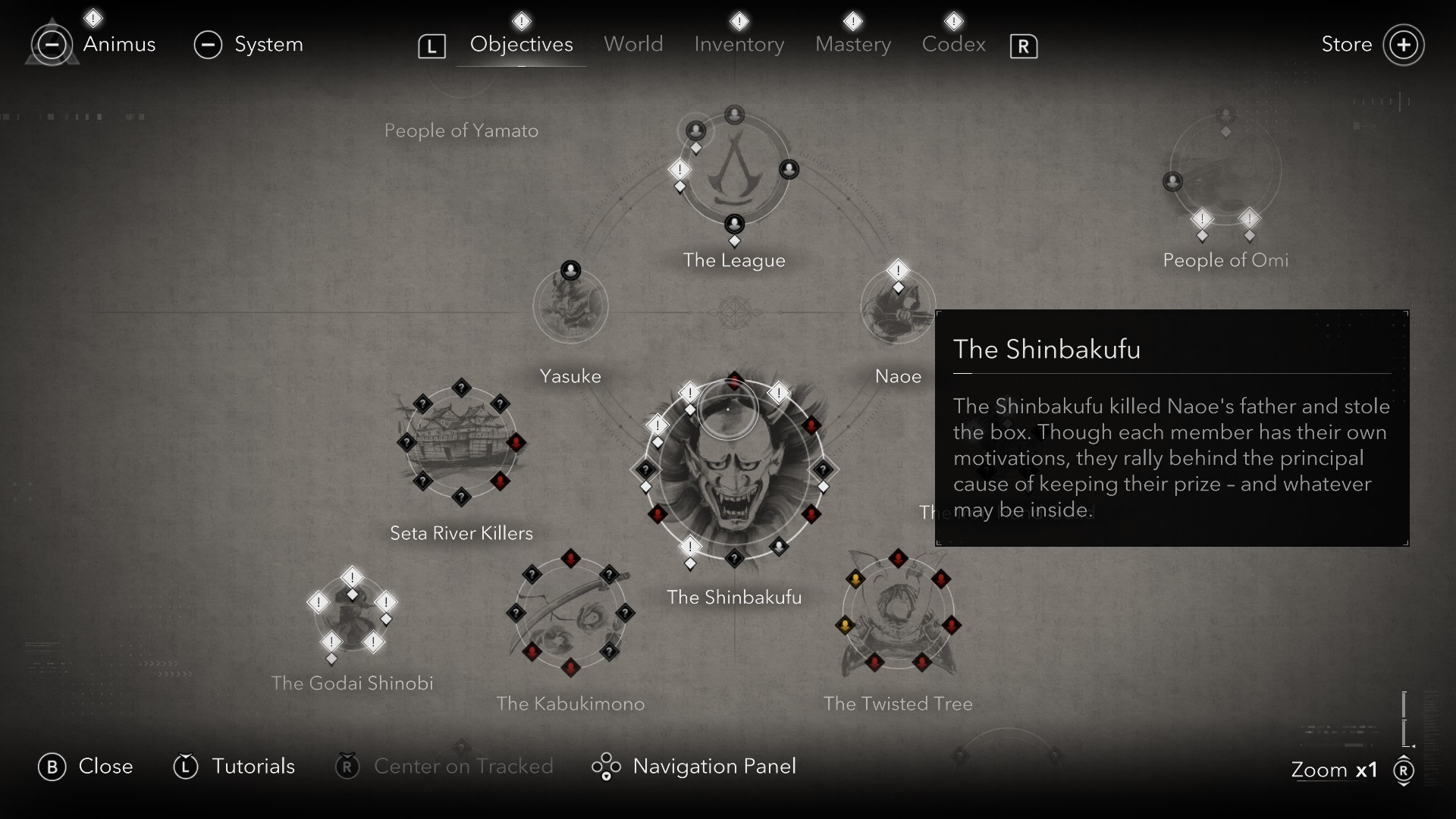
Task: Pick The Shinbakufu demon mask
Action: (x=734, y=472)
